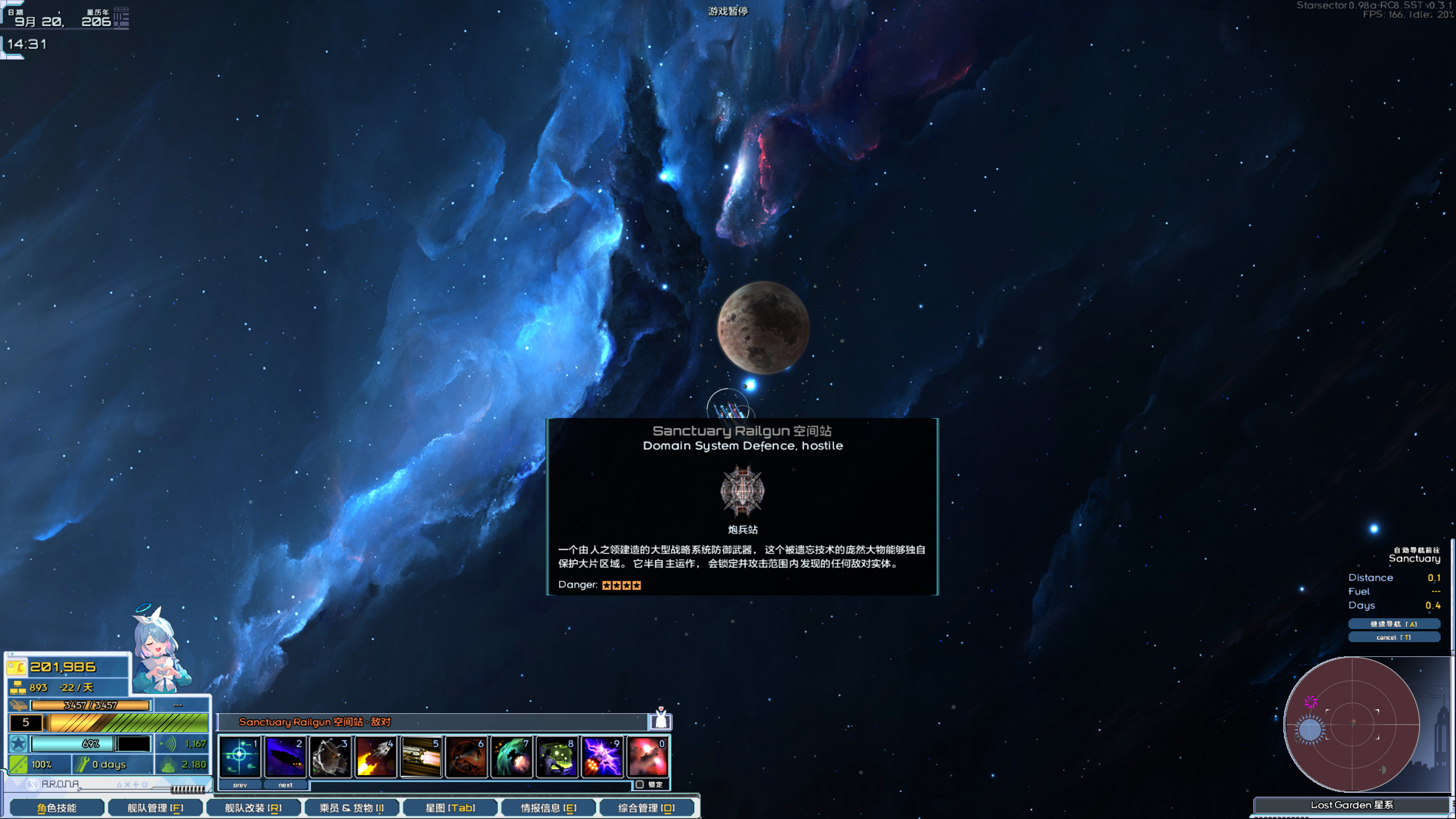Activate the dark ship silhouette ability in slot 2
The height and width of the screenshot is (819, 1456).
click(x=285, y=756)
